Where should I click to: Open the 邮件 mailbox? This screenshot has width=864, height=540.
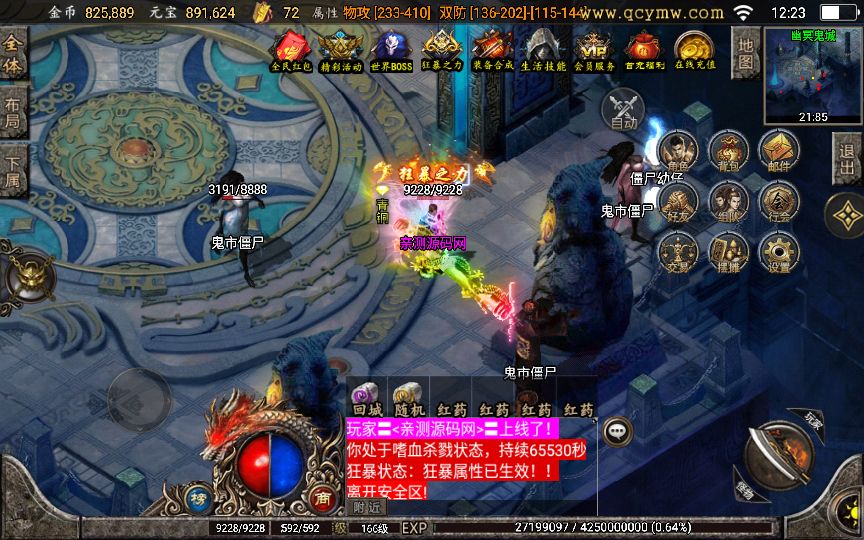tap(778, 152)
